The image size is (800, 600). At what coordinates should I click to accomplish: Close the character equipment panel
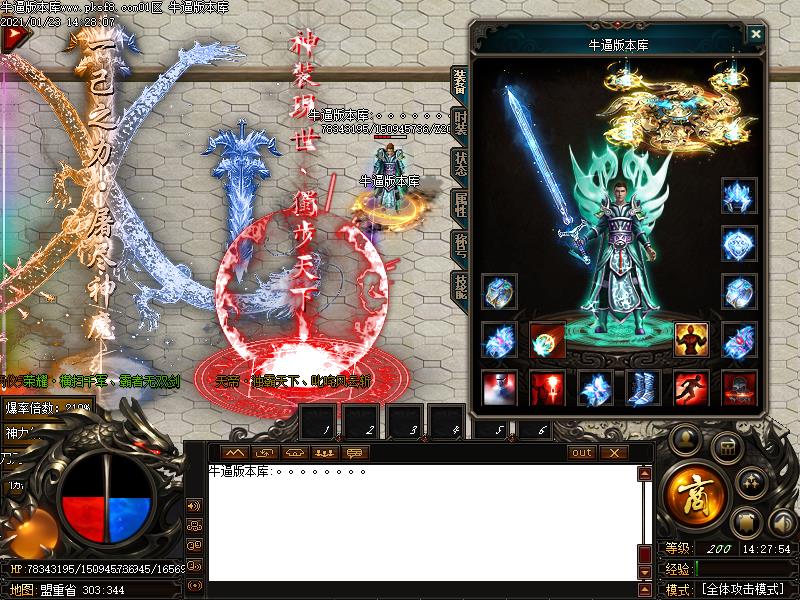[x=756, y=33]
